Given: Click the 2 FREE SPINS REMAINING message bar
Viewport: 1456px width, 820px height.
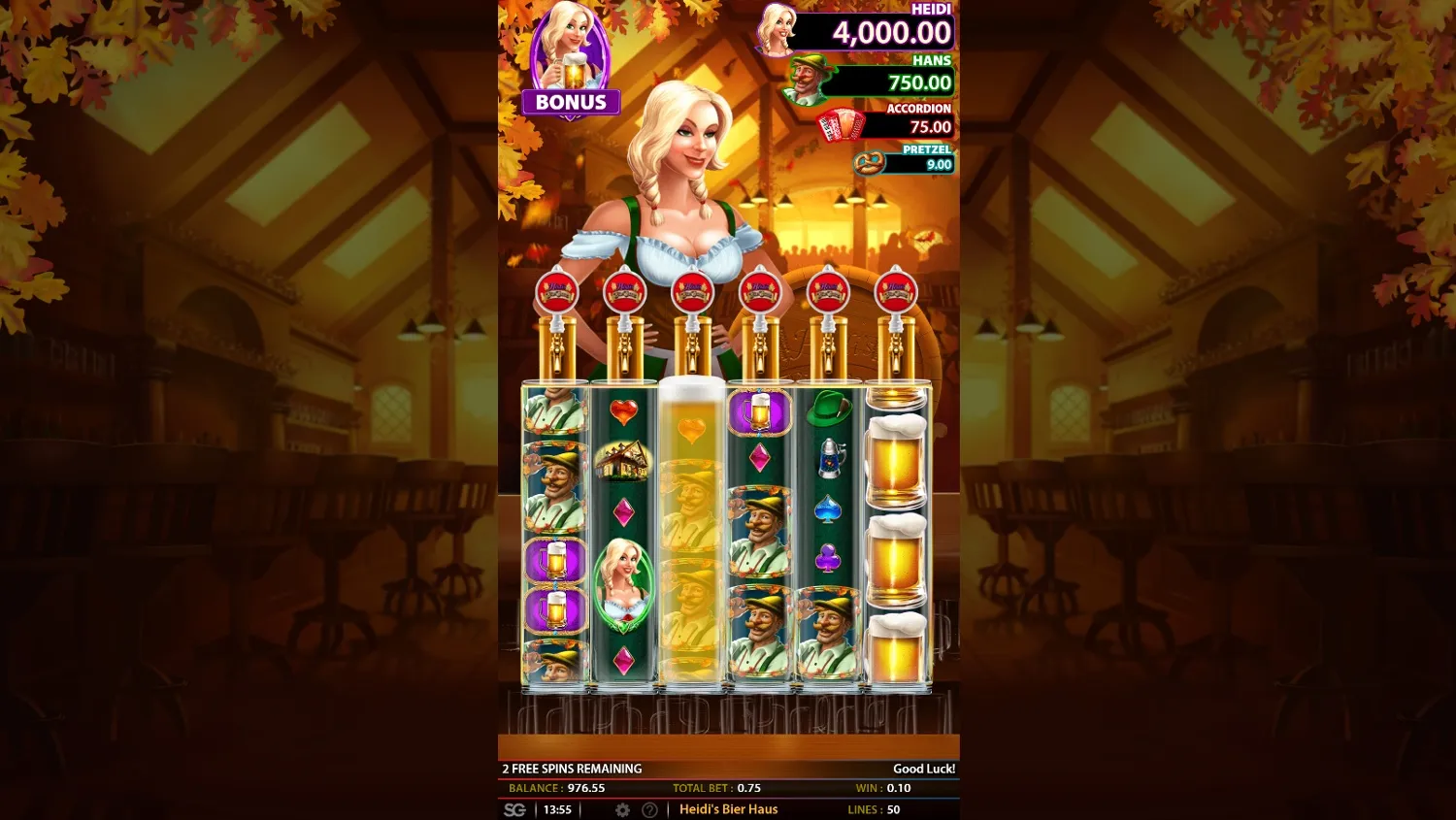Looking at the screenshot, I should click(573, 768).
